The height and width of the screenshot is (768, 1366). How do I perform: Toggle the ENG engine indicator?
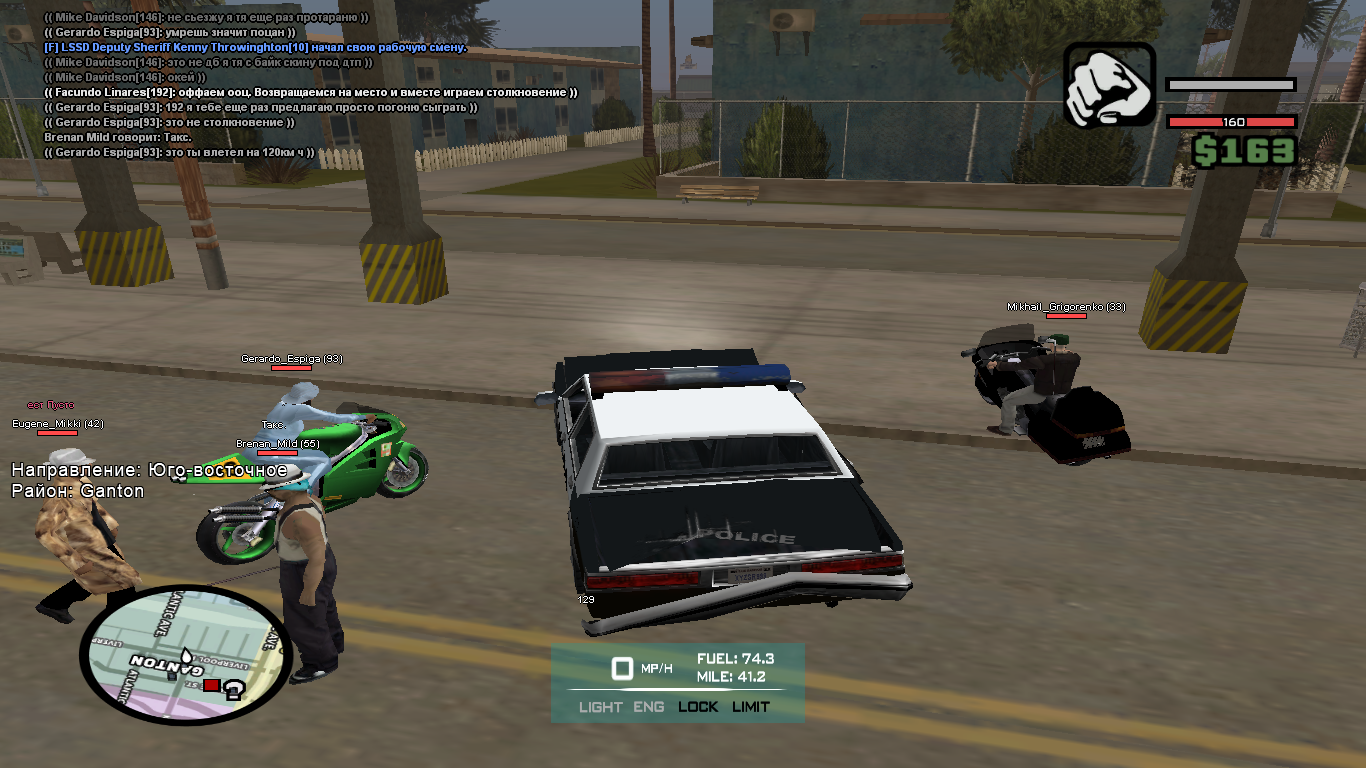pos(648,707)
